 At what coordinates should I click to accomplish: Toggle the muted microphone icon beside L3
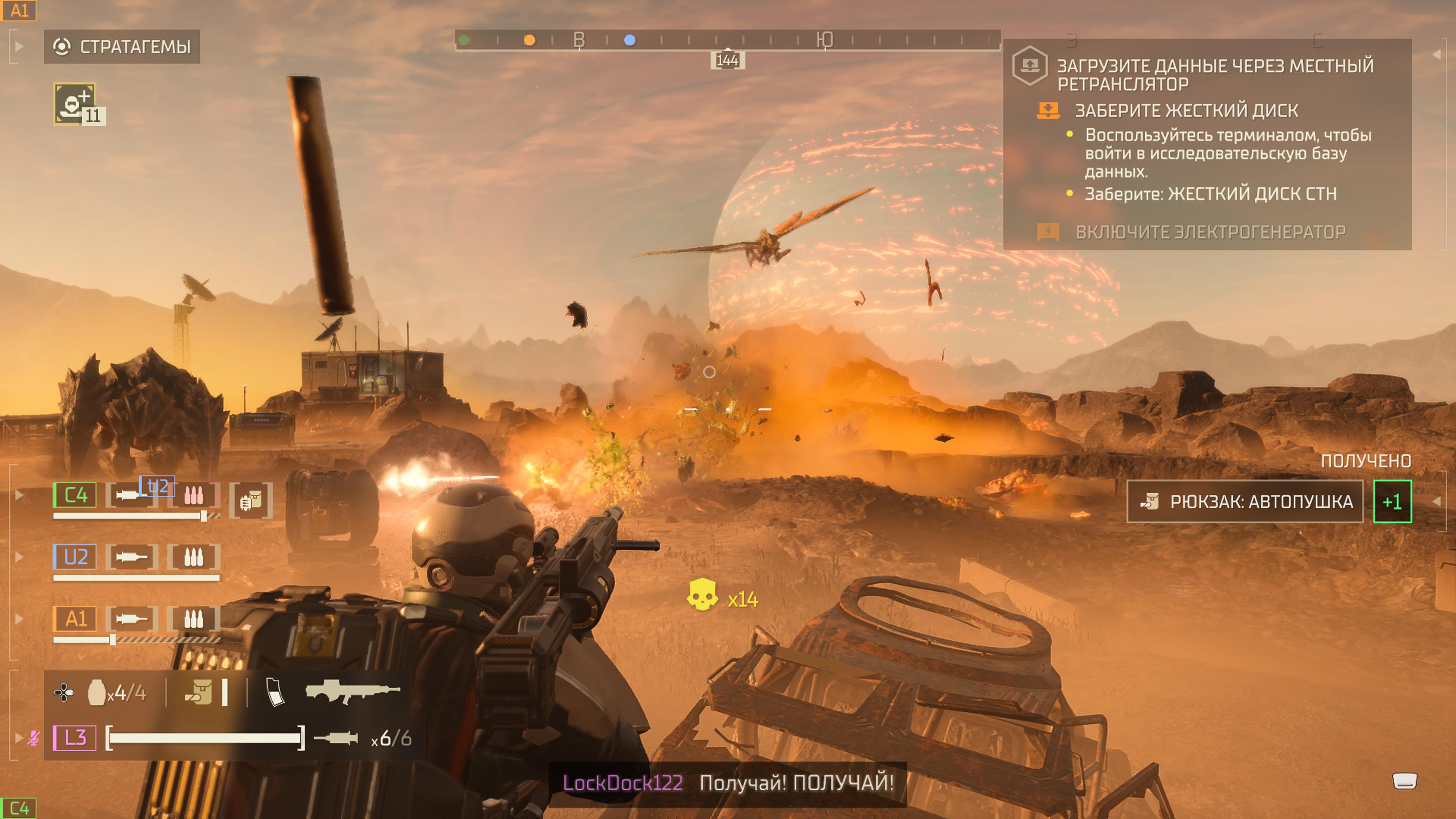tap(34, 737)
